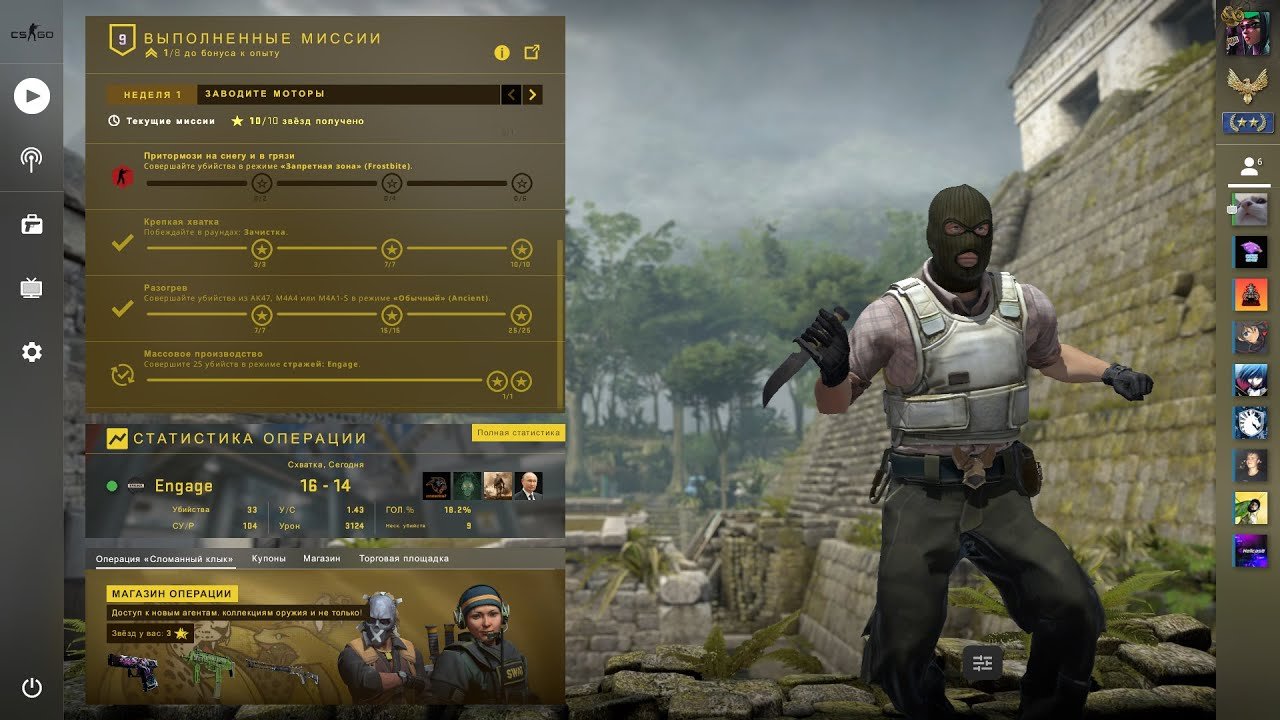
Task: Open the inventory briefcase menu
Action: 32,224
